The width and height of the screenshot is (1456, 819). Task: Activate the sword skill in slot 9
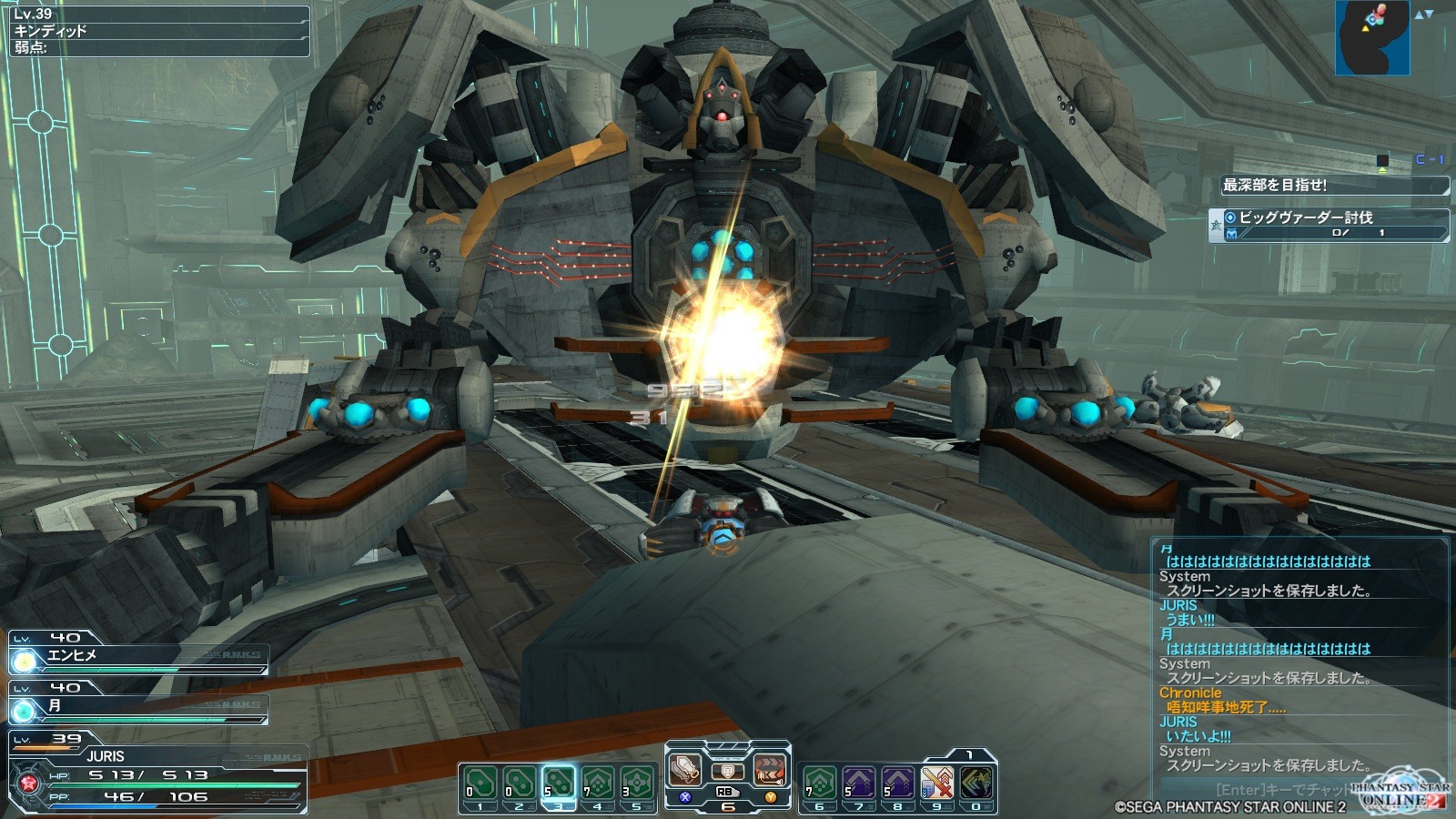pyautogui.click(x=936, y=783)
